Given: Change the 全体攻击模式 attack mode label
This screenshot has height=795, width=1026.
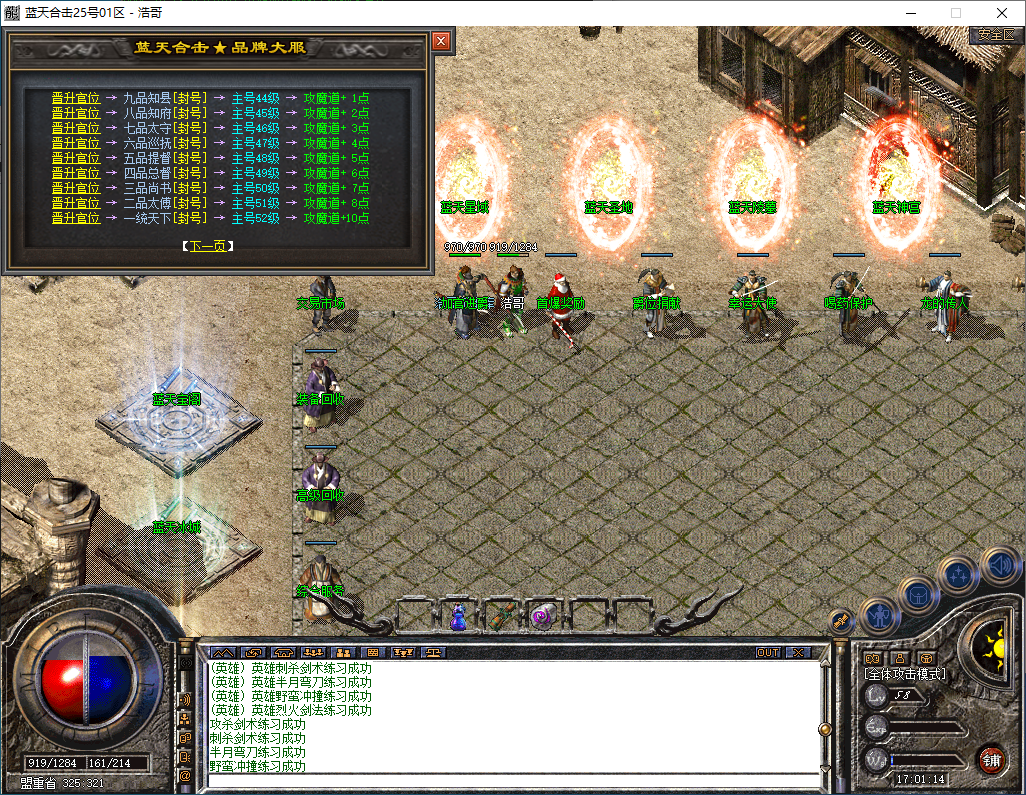Looking at the screenshot, I should pyautogui.click(x=905, y=674).
